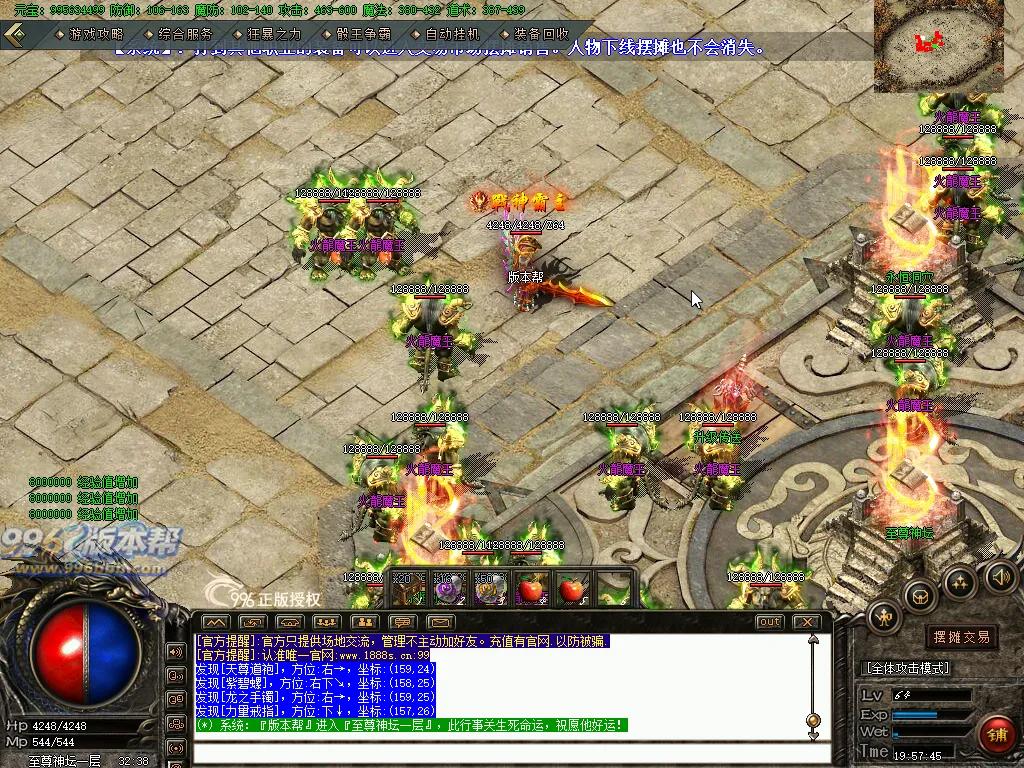Click the minimap in the corner
Viewport: 1024px width, 768px height.
coord(938,45)
